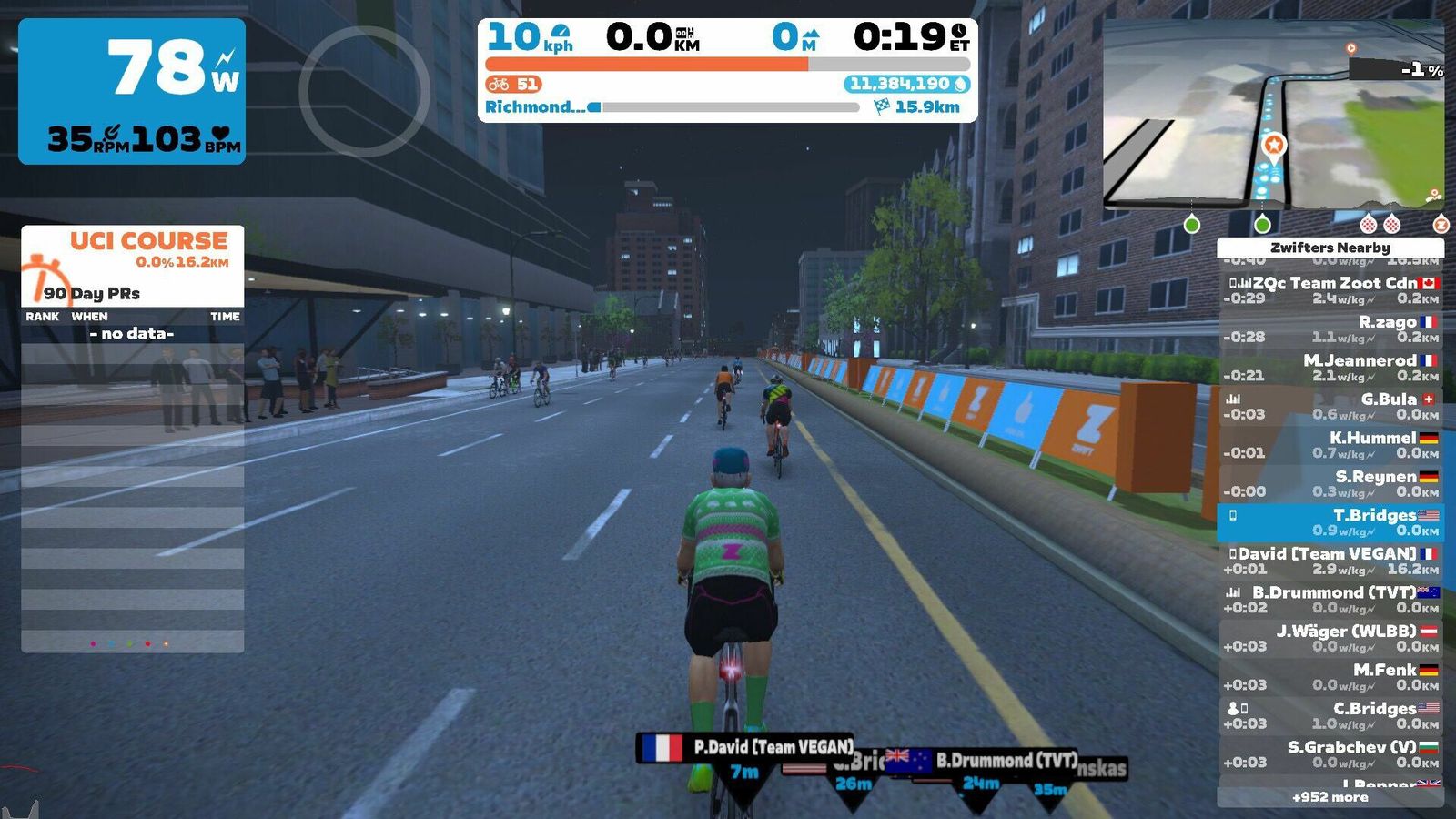
Task: Show the +952 more riders
Action: (1330, 797)
